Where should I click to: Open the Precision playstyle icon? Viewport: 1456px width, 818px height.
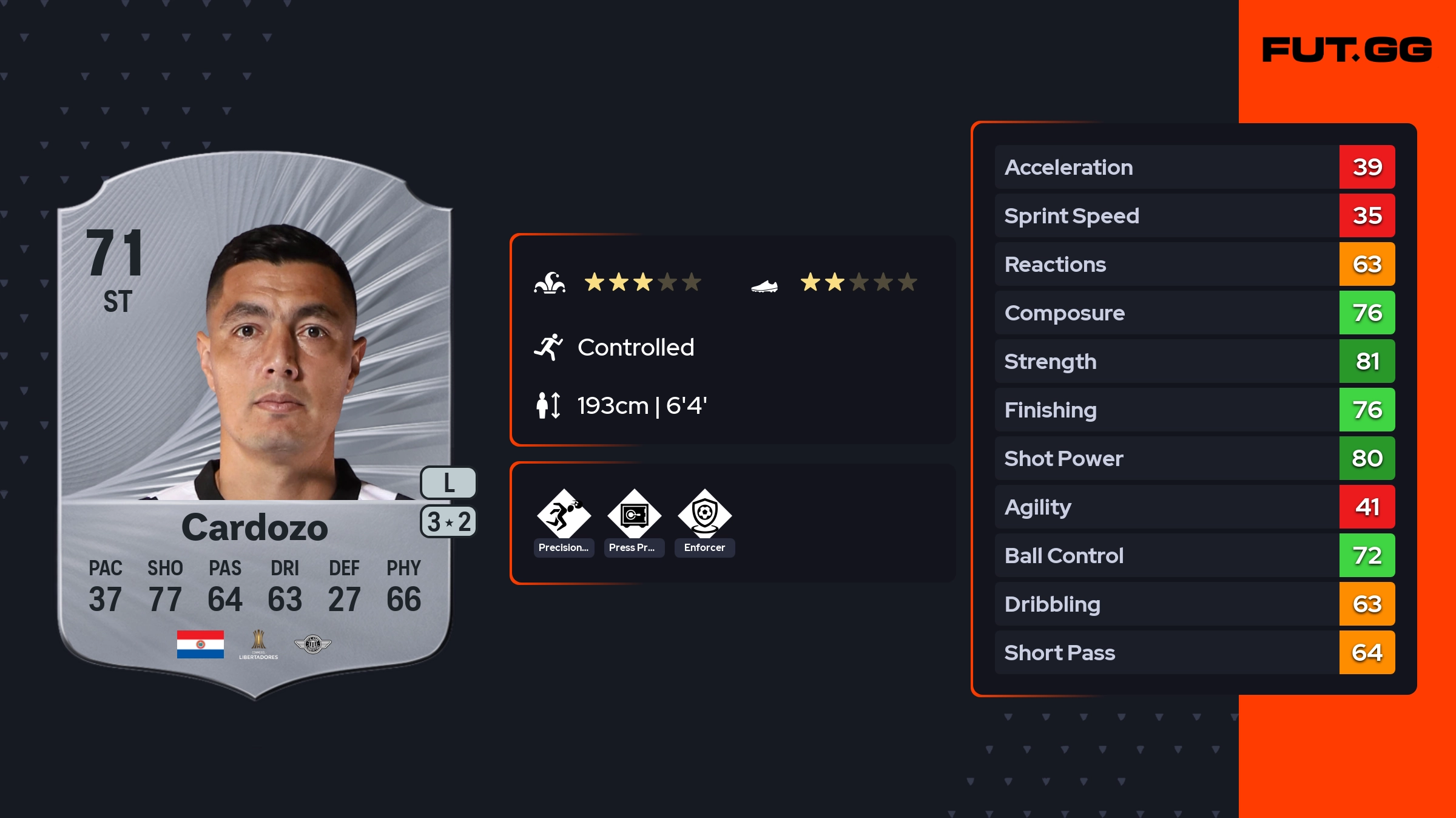(x=564, y=515)
